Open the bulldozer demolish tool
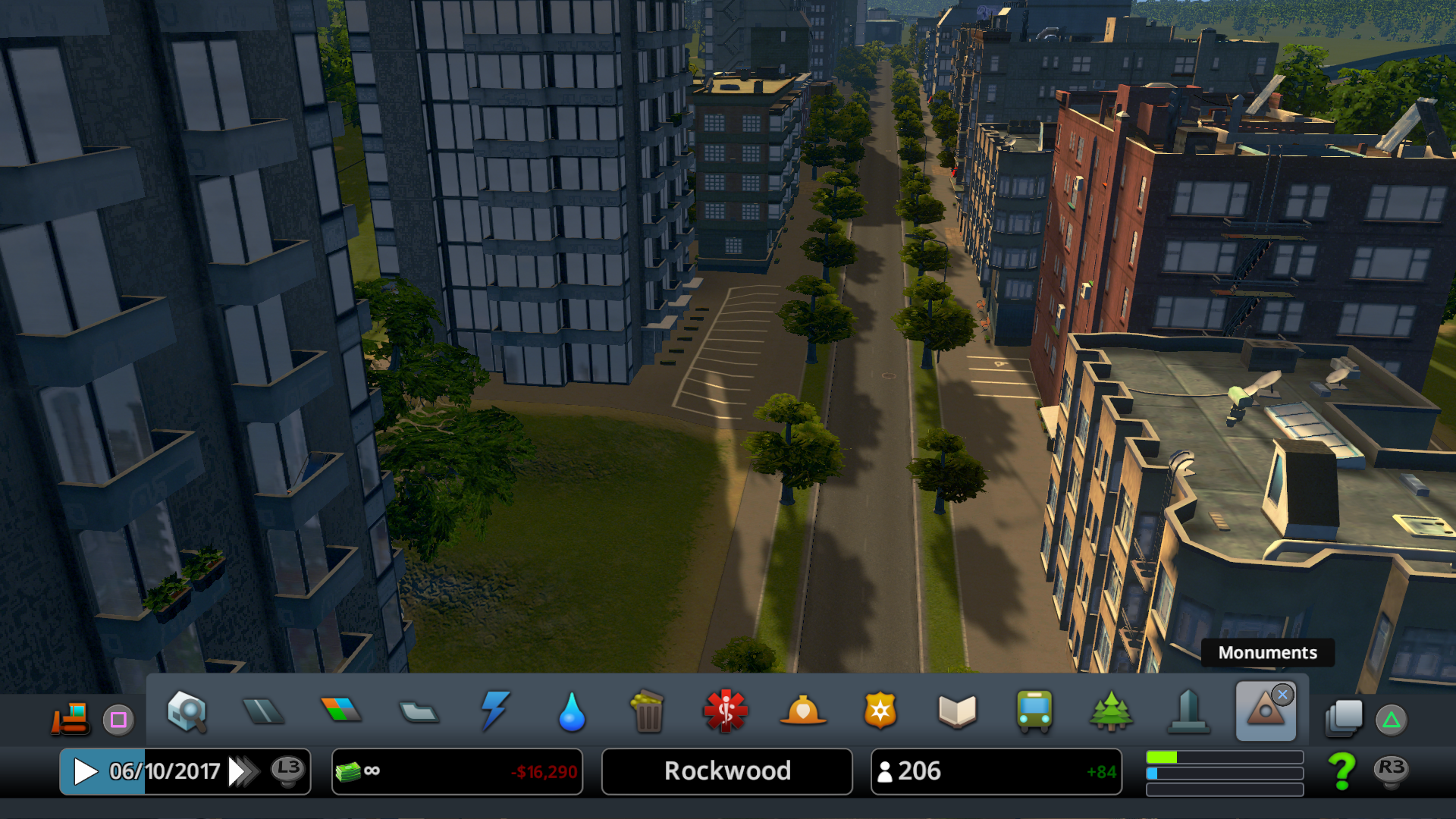1456x819 pixels. 71,718
